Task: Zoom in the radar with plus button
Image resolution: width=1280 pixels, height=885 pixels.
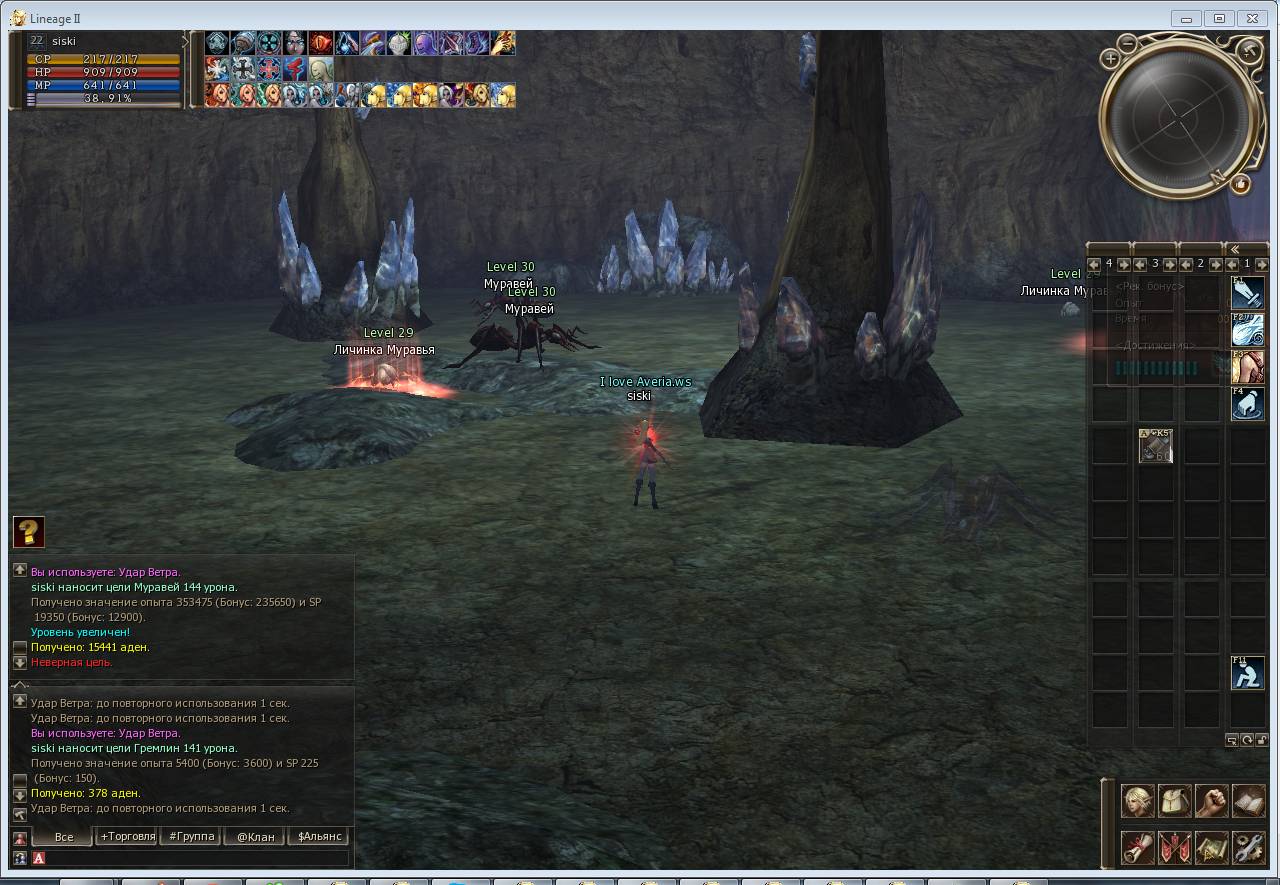Action: tap(1110, 59)
